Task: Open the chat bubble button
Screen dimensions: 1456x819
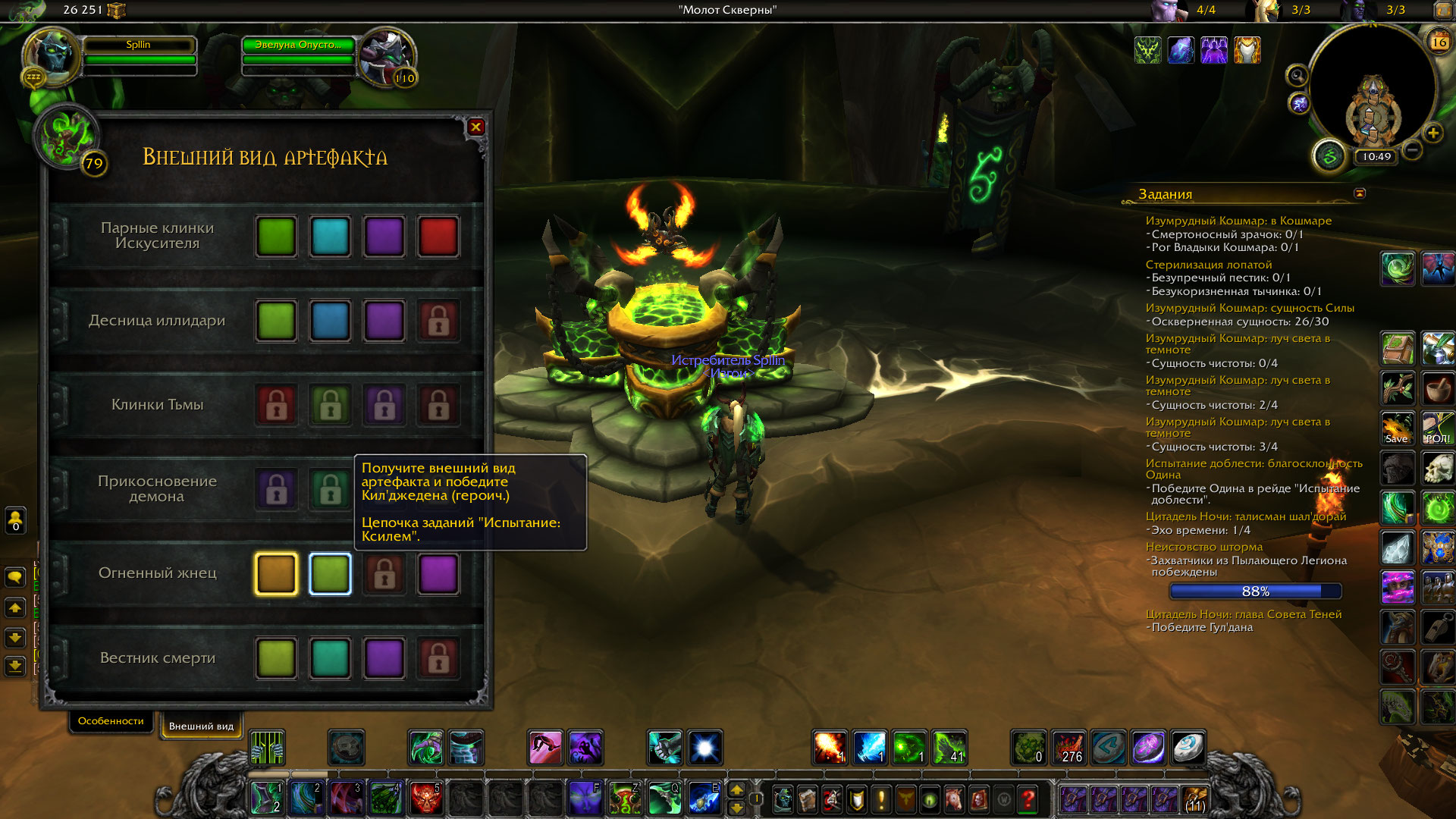Action: pyautogui.click(x=15, y=578)
